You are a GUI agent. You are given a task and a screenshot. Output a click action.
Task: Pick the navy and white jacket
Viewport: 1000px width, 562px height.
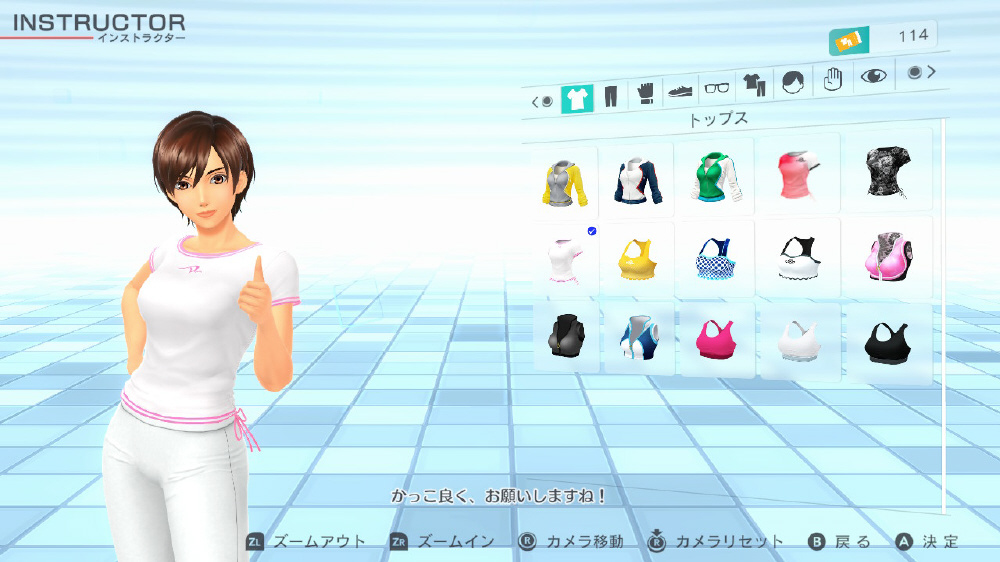click(636, 178)
